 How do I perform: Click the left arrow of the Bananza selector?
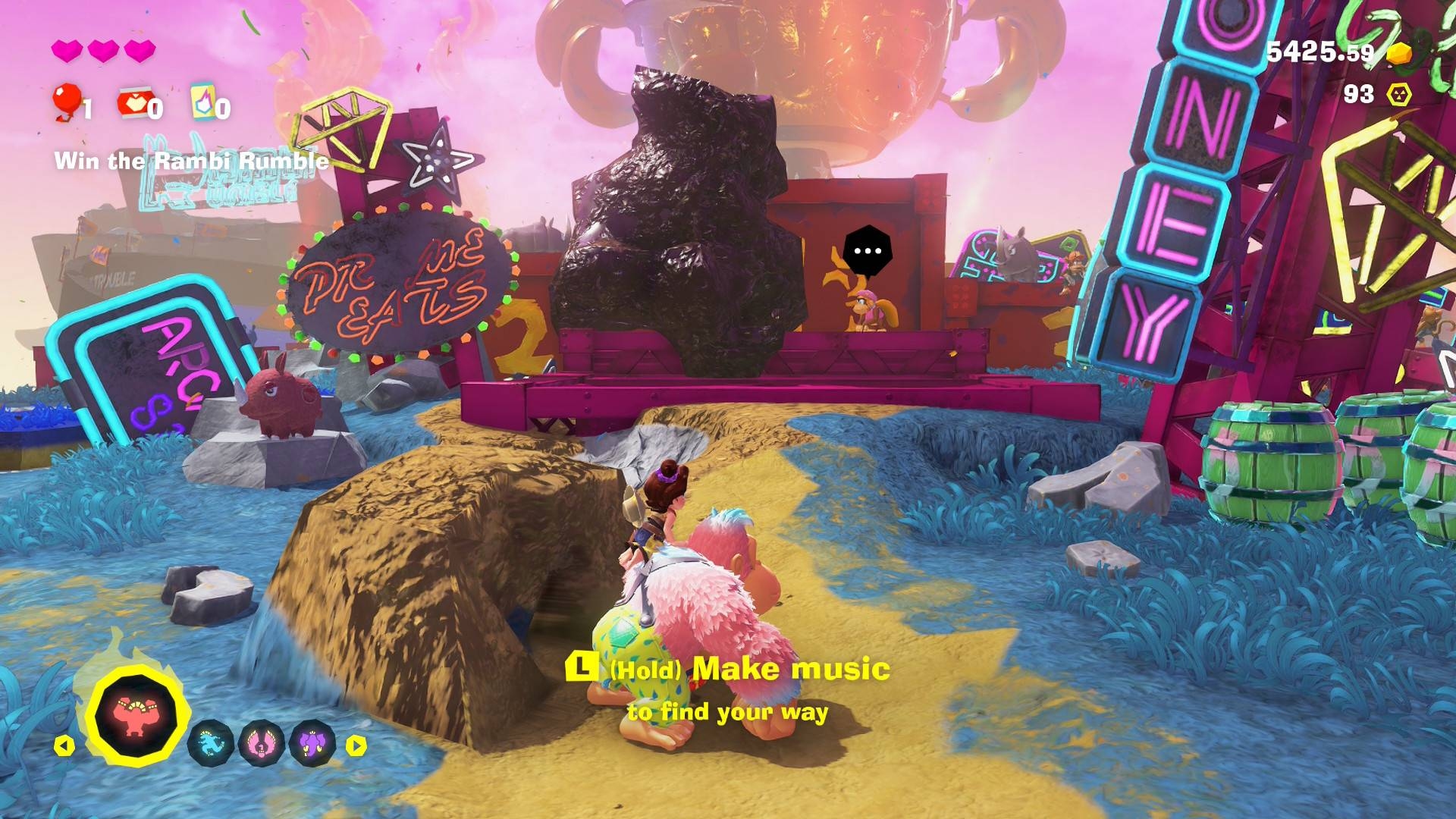click(x=64, y=746)
